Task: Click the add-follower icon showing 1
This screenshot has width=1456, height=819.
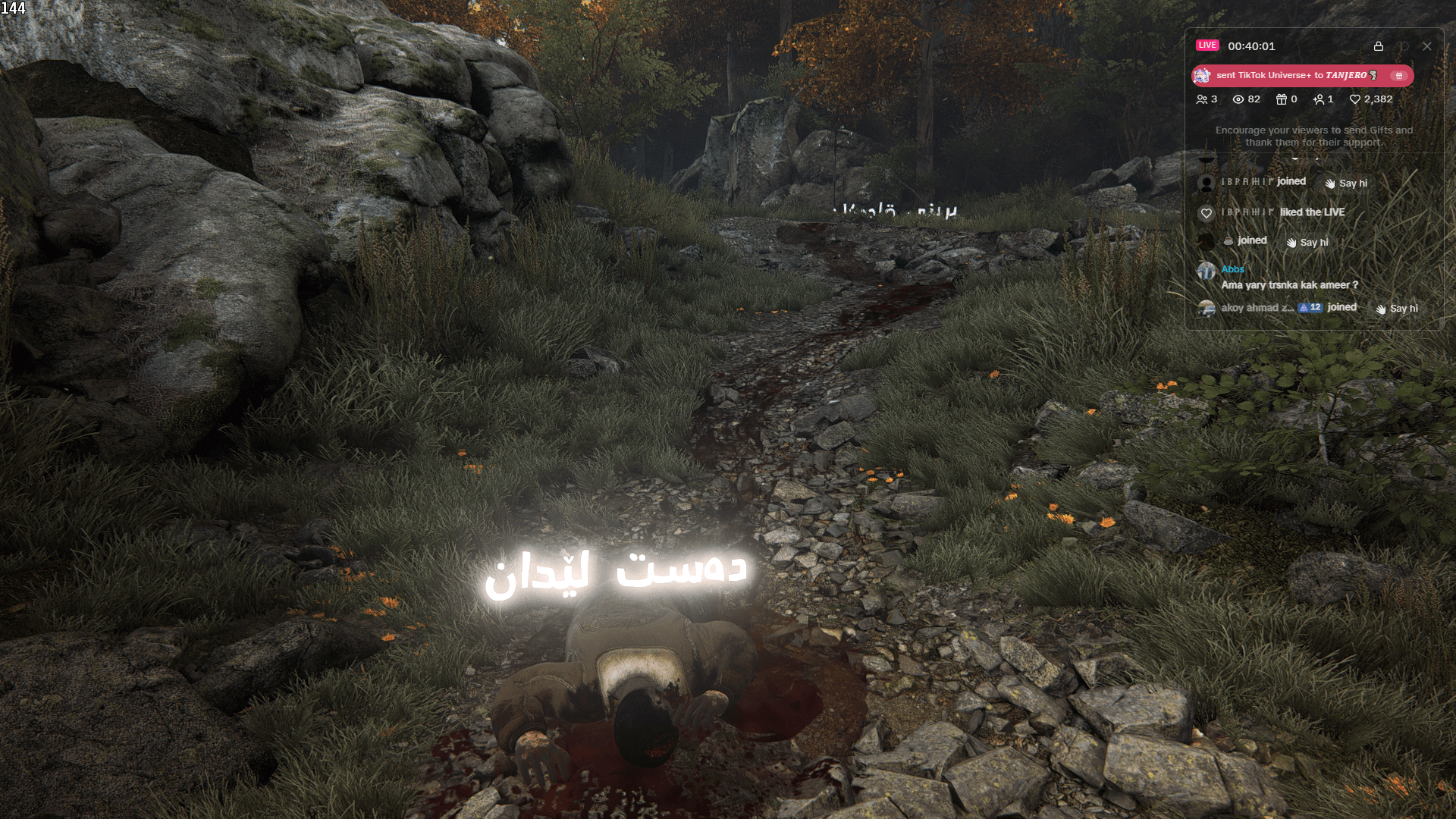Action: coord(1319,99)
